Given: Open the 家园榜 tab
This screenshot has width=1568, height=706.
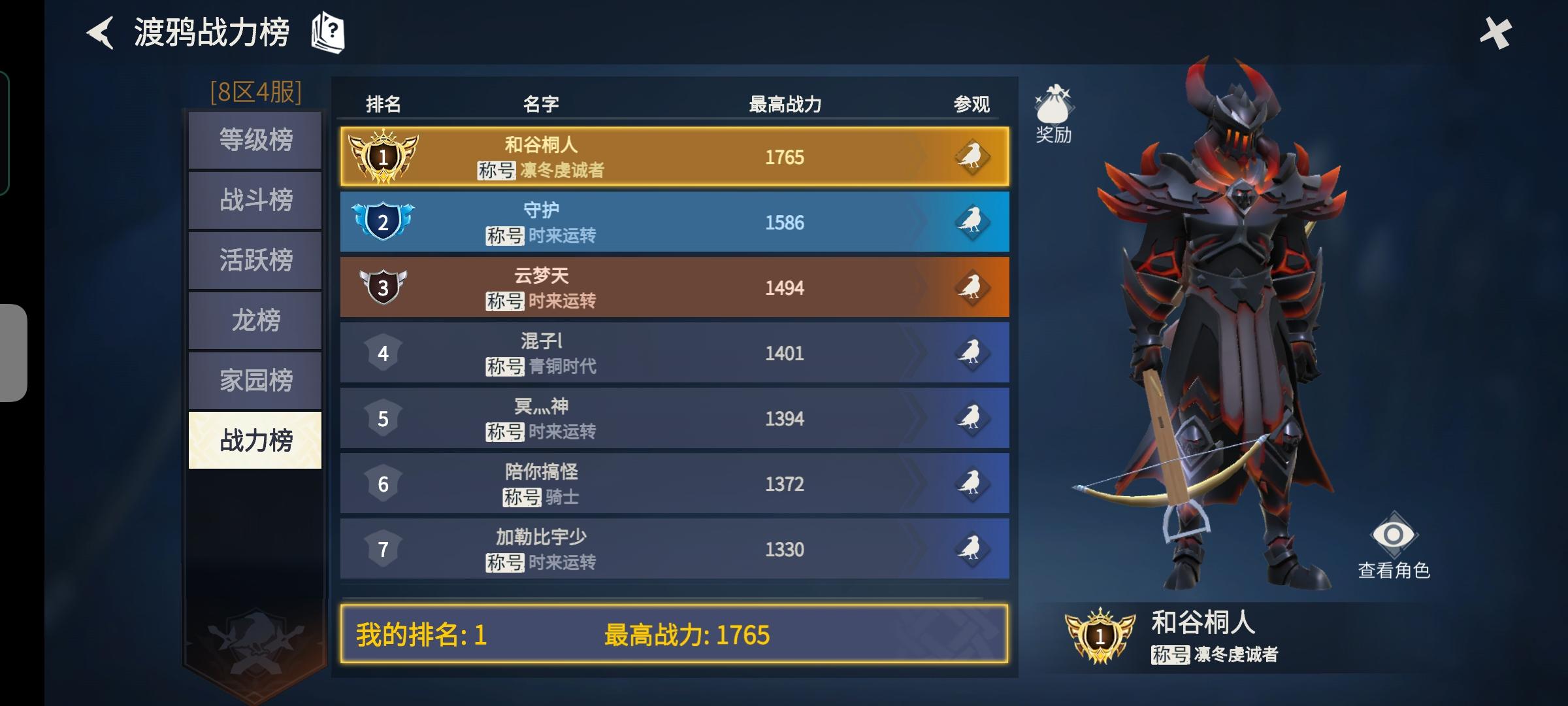Looking at the screenshot, I should click(x=254, y=378).
